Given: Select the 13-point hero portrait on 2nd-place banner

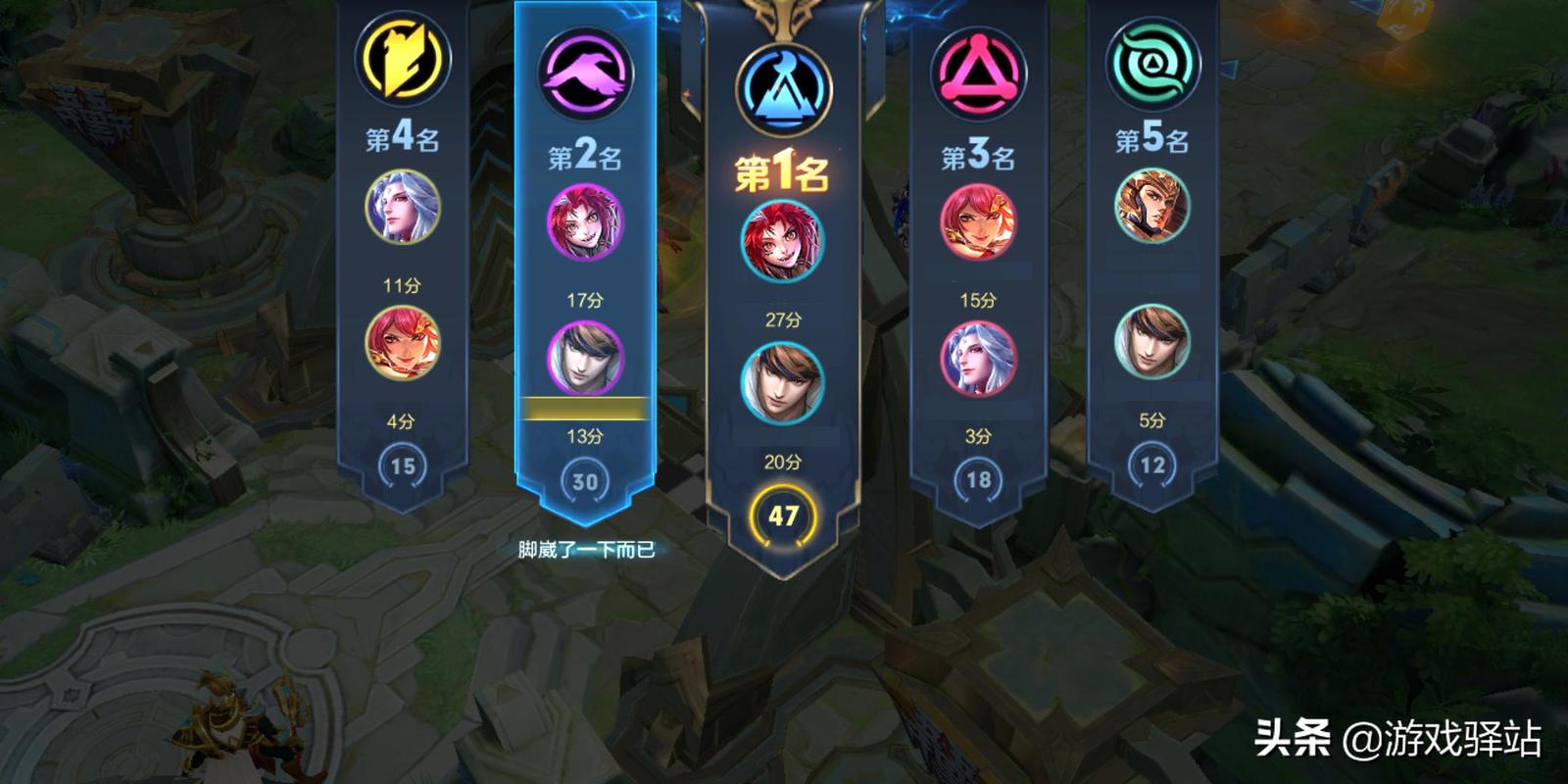Looking at the screenshot, I should tap(585, 360).
